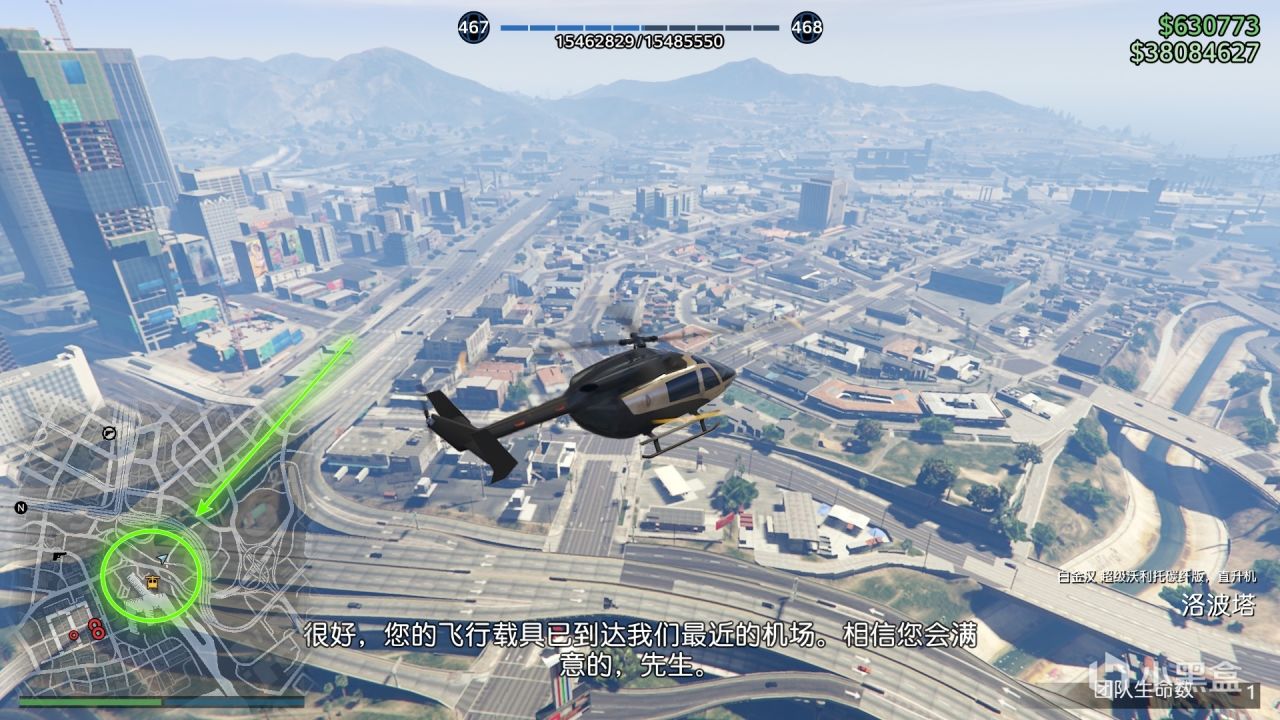Image resolution: width=1280 pixels, height=720 pixels.
Task: Click the green health bar under the minimap
Action: [x=90, y=702]
